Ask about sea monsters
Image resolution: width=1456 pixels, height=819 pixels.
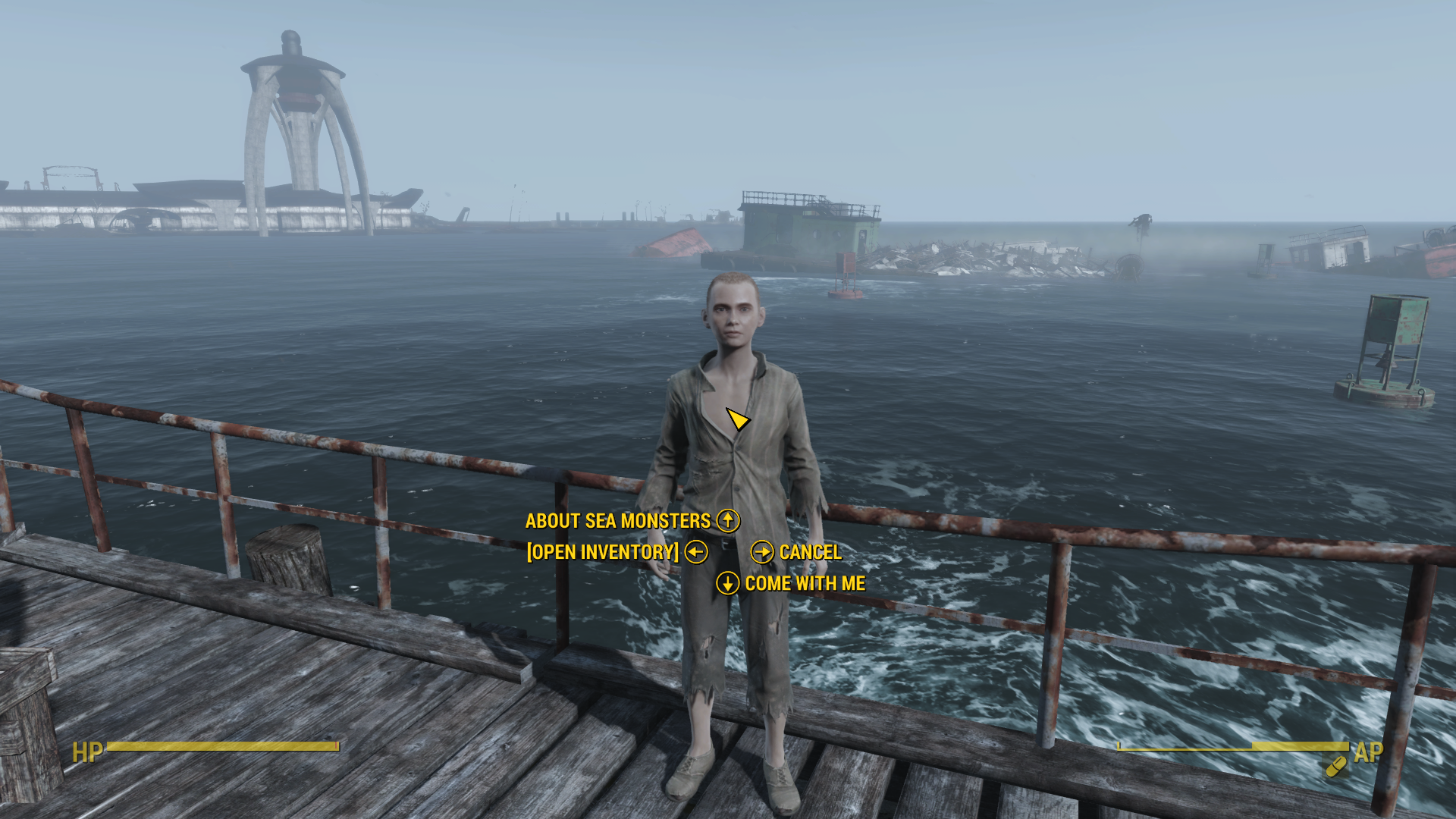pyautogui.click(x=618, y=521)
